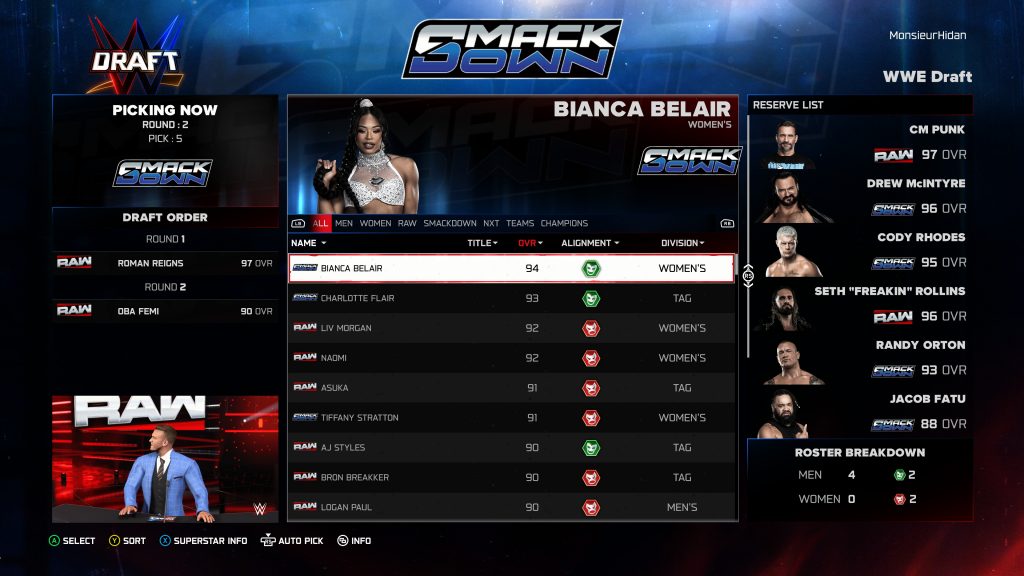Choose Charlotte Flair from the draft list

click(511, 298)
